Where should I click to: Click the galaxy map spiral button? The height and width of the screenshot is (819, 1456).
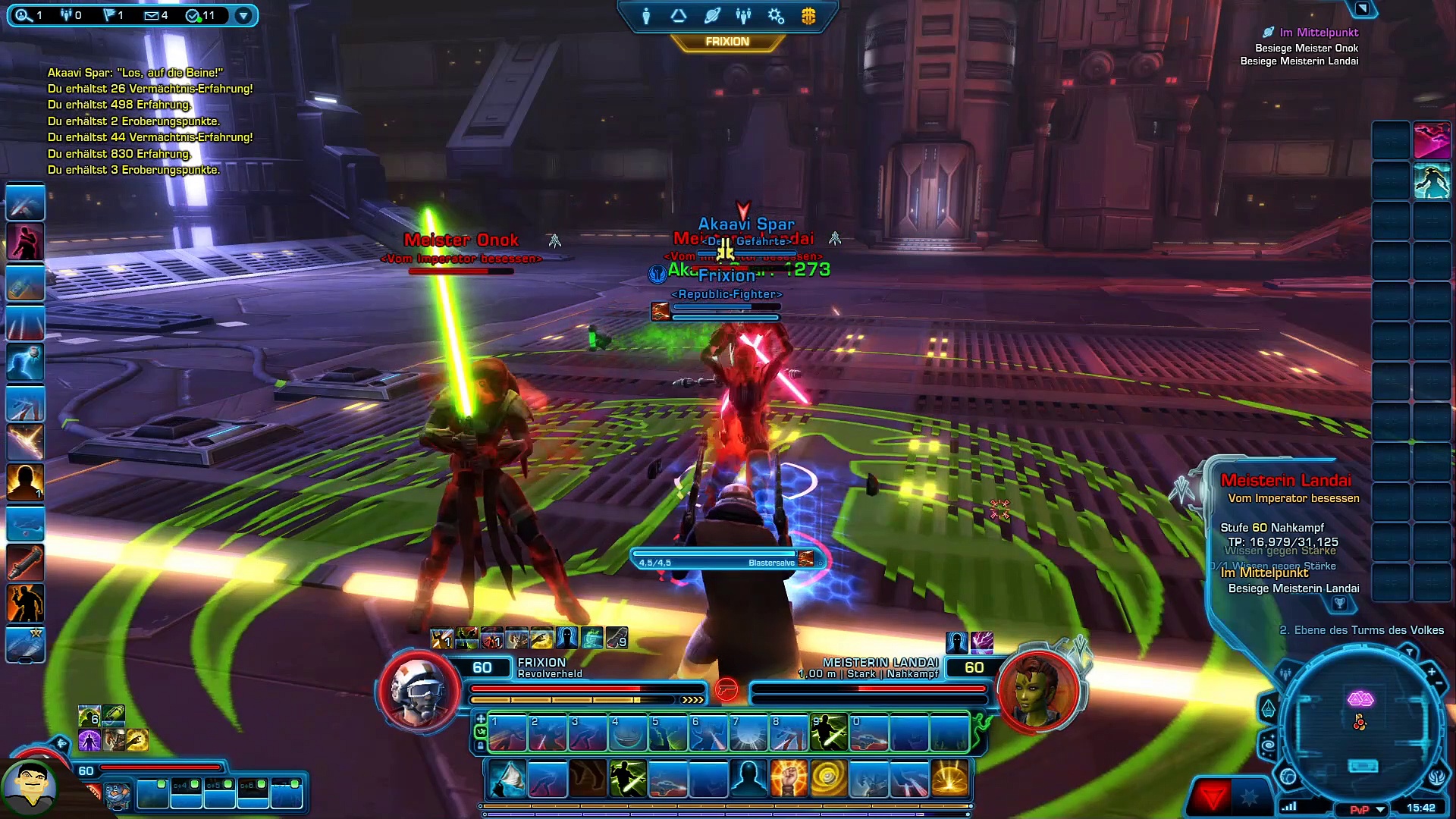pos(1267,745)
